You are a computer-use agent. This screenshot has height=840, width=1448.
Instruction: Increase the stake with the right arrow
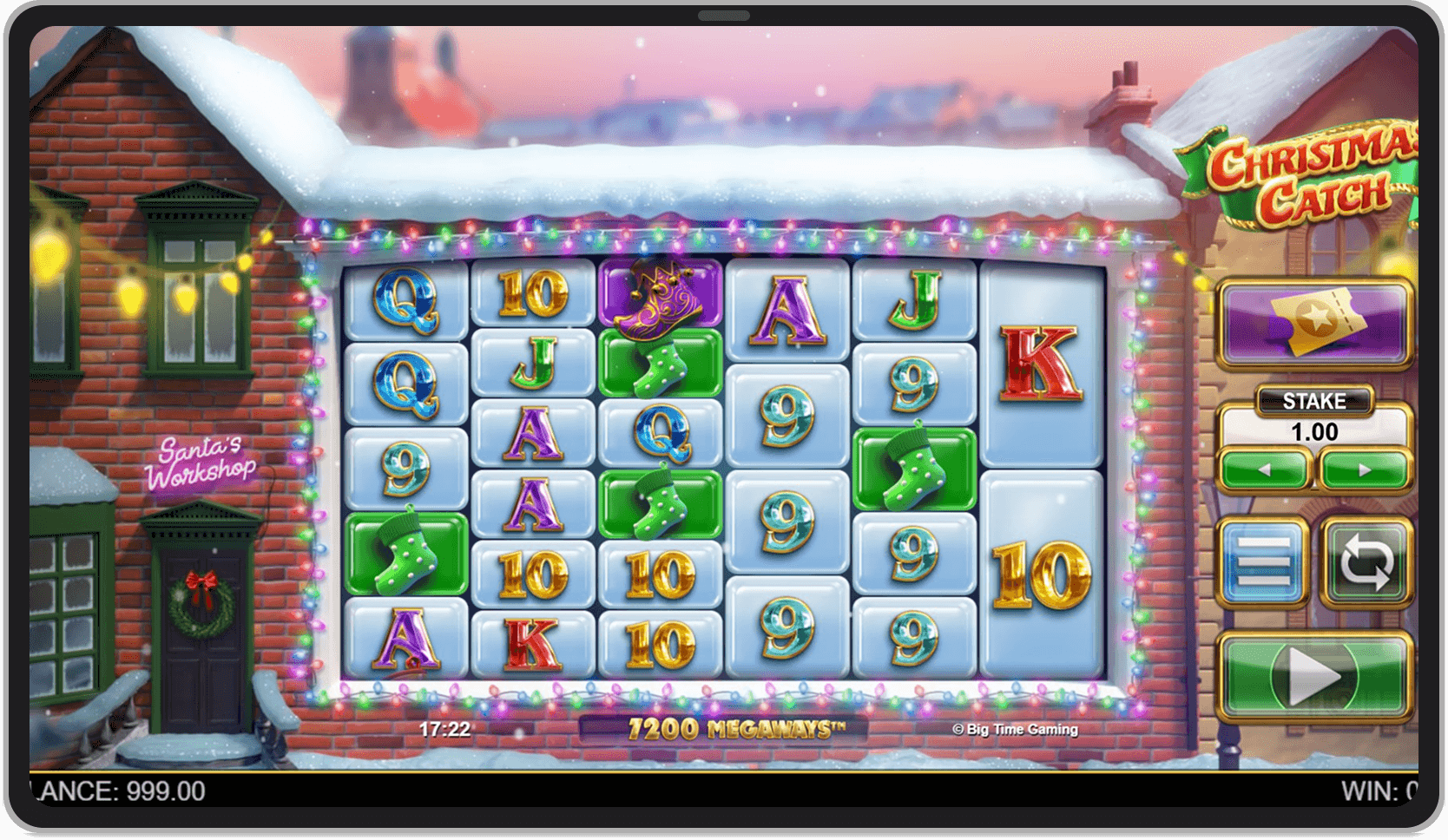(1365, 467)
